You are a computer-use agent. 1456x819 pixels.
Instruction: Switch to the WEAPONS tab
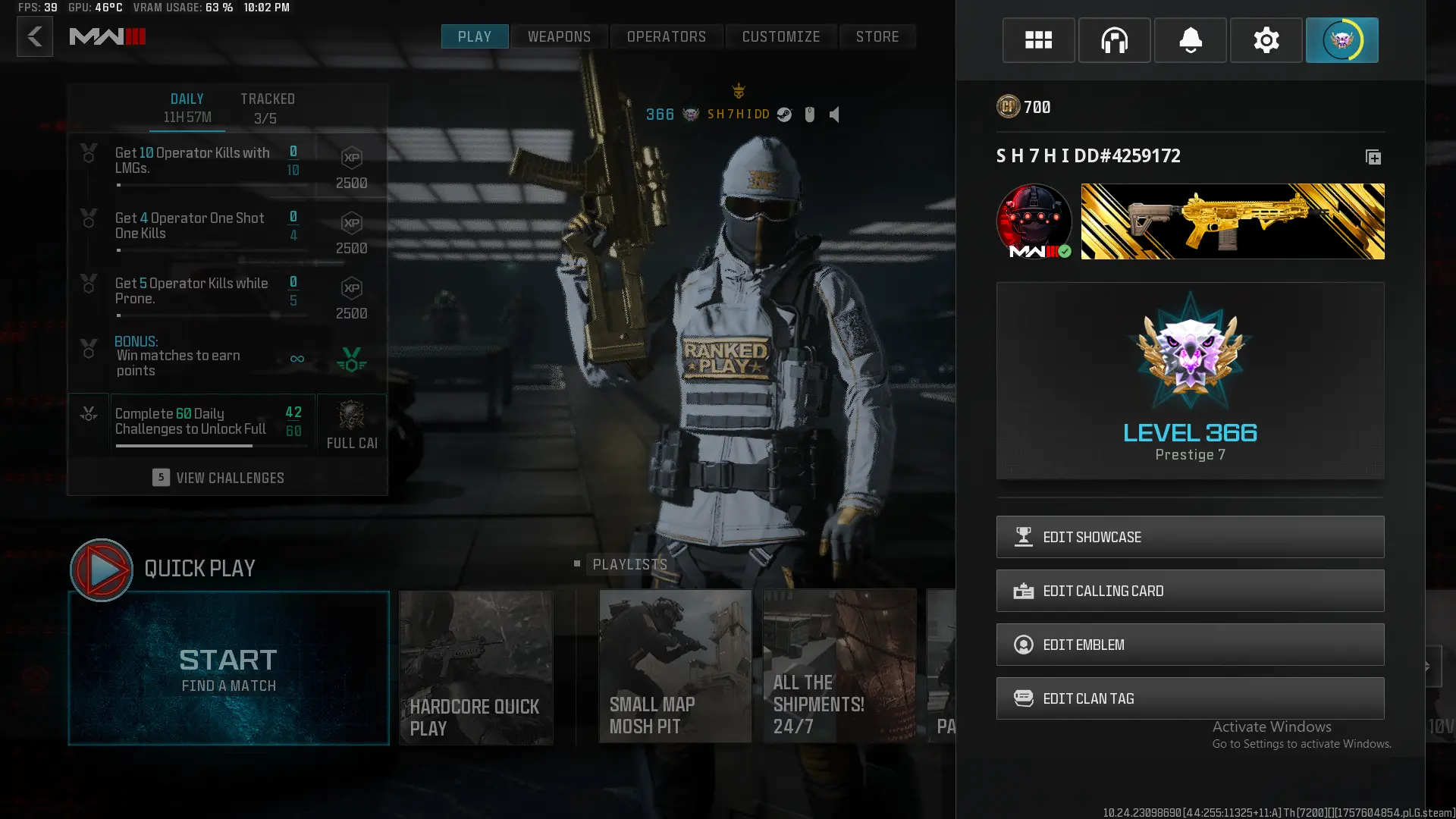tap(559, 36)
